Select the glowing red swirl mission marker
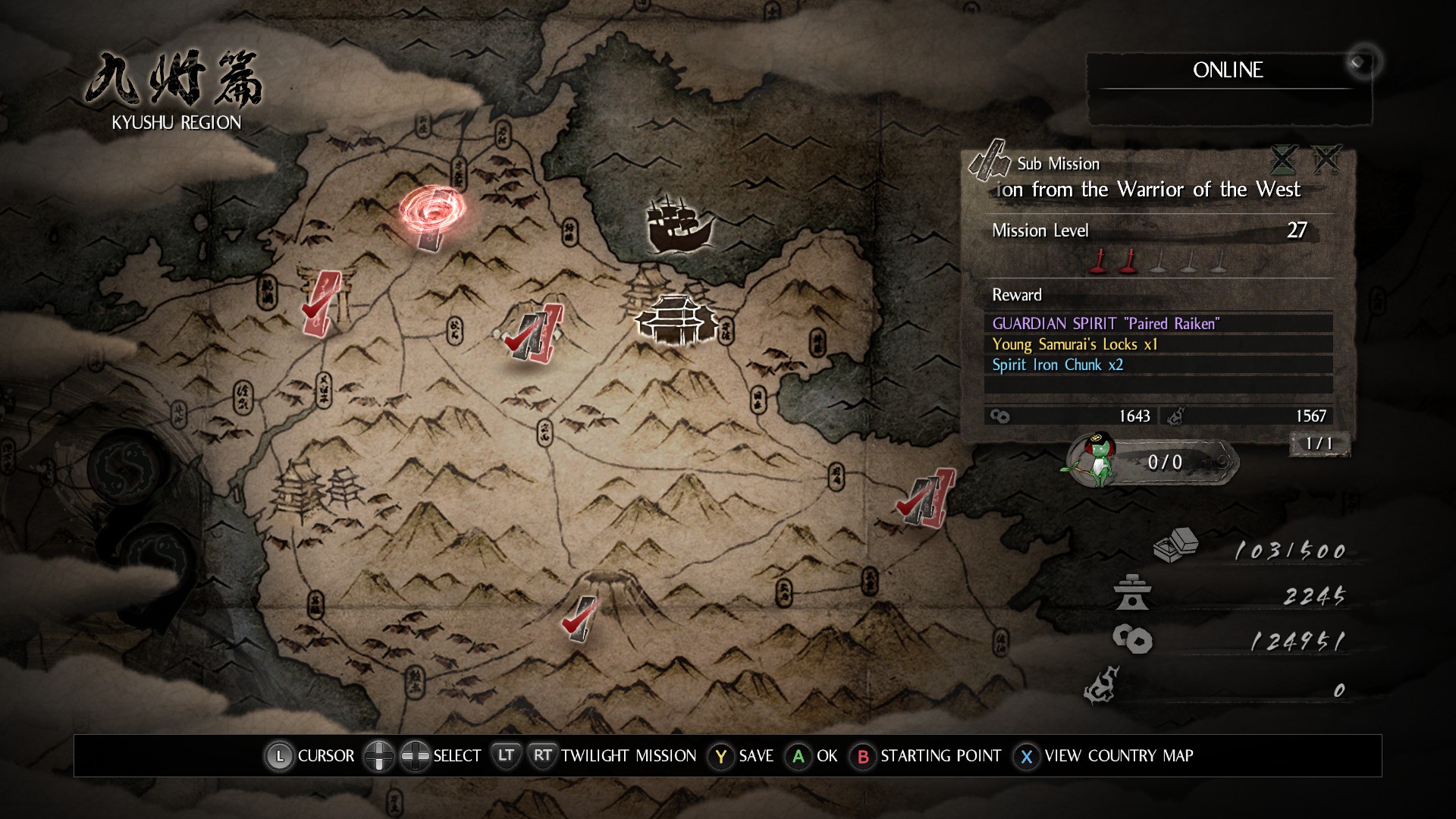The width and height of the screenshot is (1456, 819). tap(432, 211)
